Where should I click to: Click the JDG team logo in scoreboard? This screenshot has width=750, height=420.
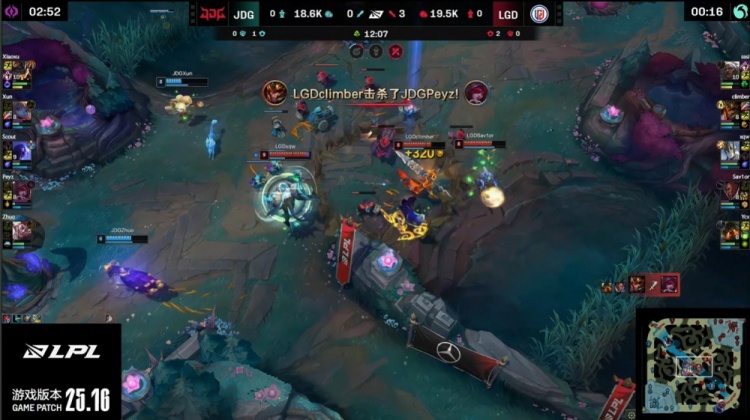click(214, 14)
